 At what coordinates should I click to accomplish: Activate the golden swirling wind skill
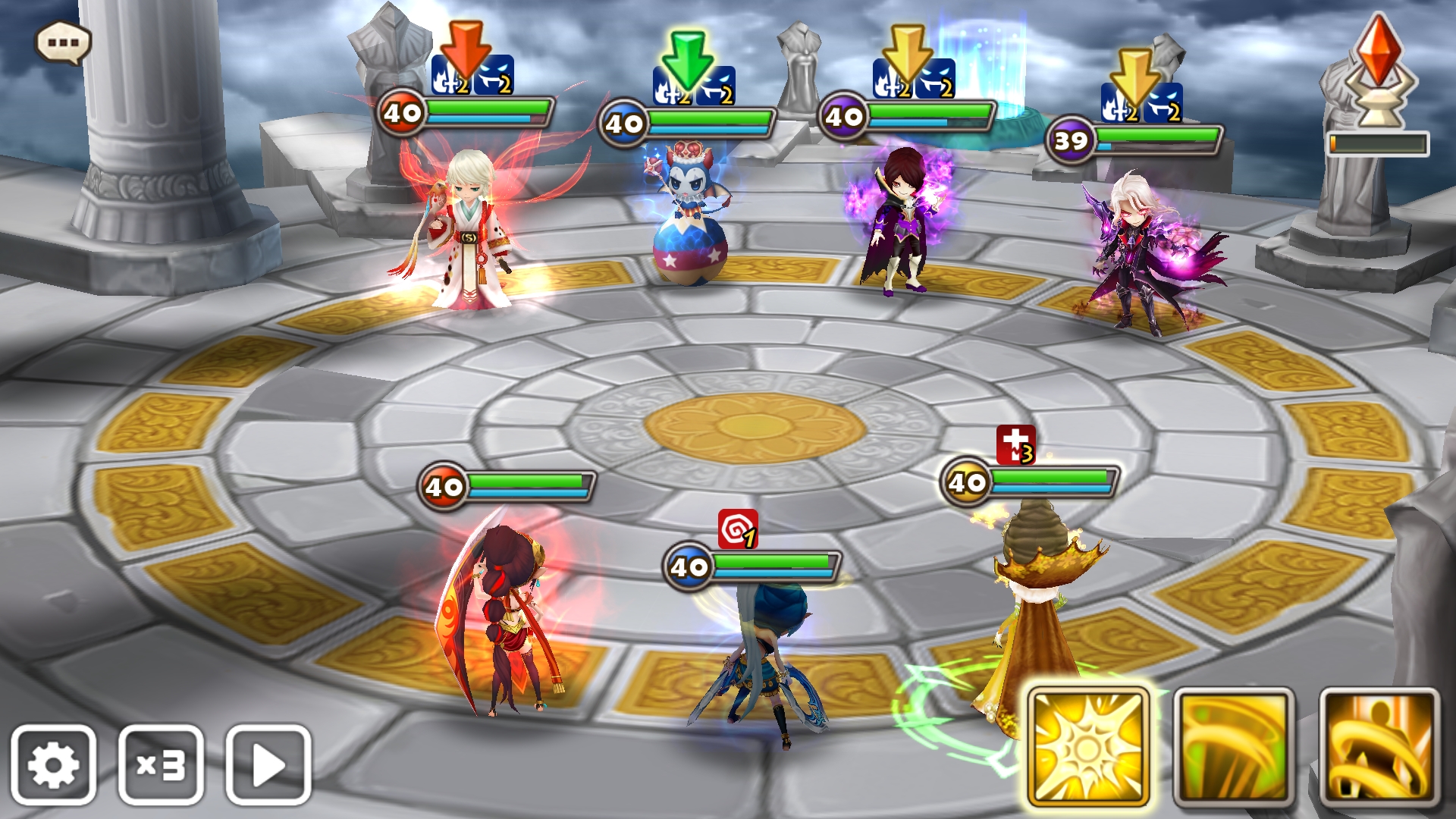coord(1233,747)
